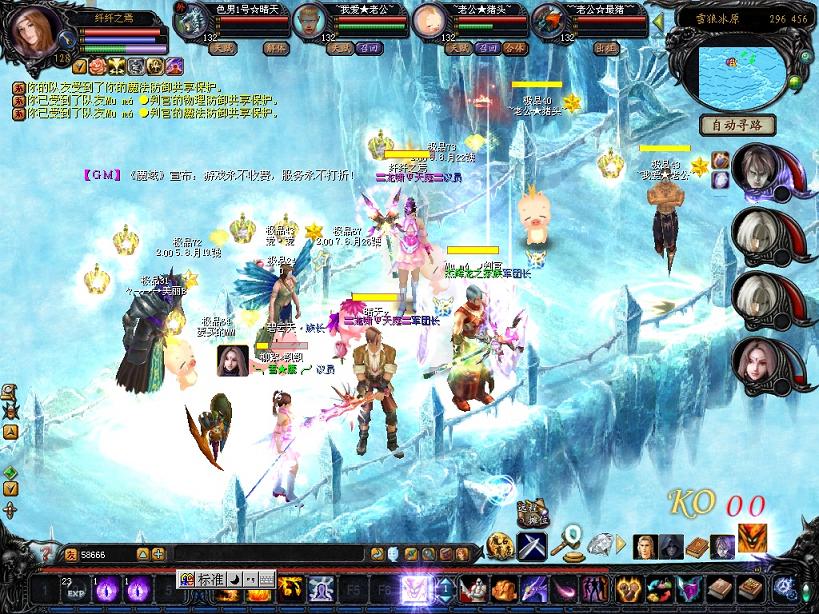Select party member 色男1号☆晴天's portrait
The width and height of the screenshot is (819, 614).
pyautogui.click(x=186, y=20)
